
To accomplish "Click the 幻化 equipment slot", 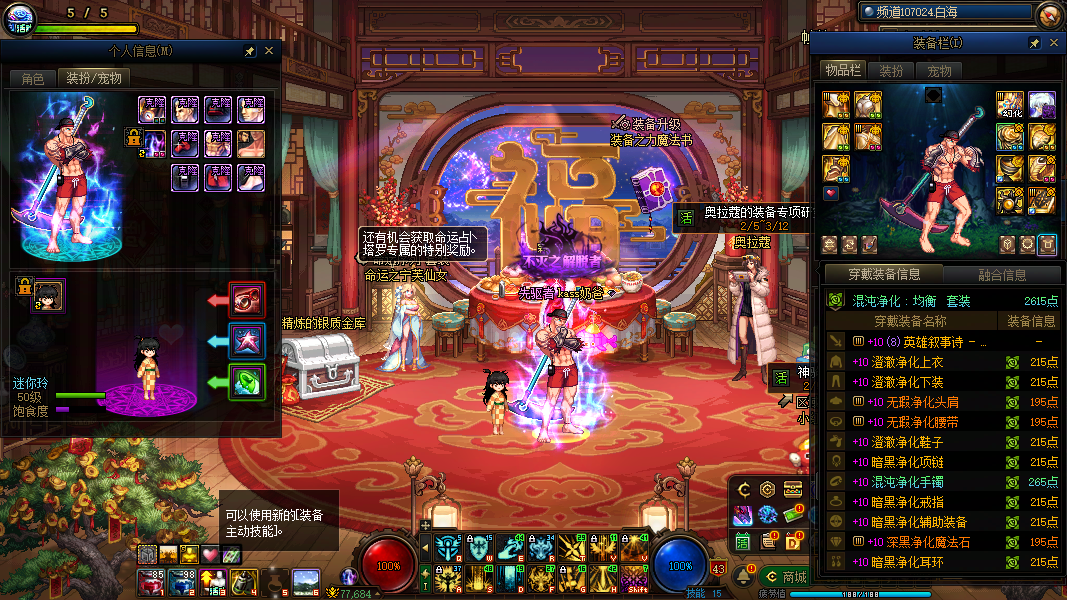I will 1010,104.
